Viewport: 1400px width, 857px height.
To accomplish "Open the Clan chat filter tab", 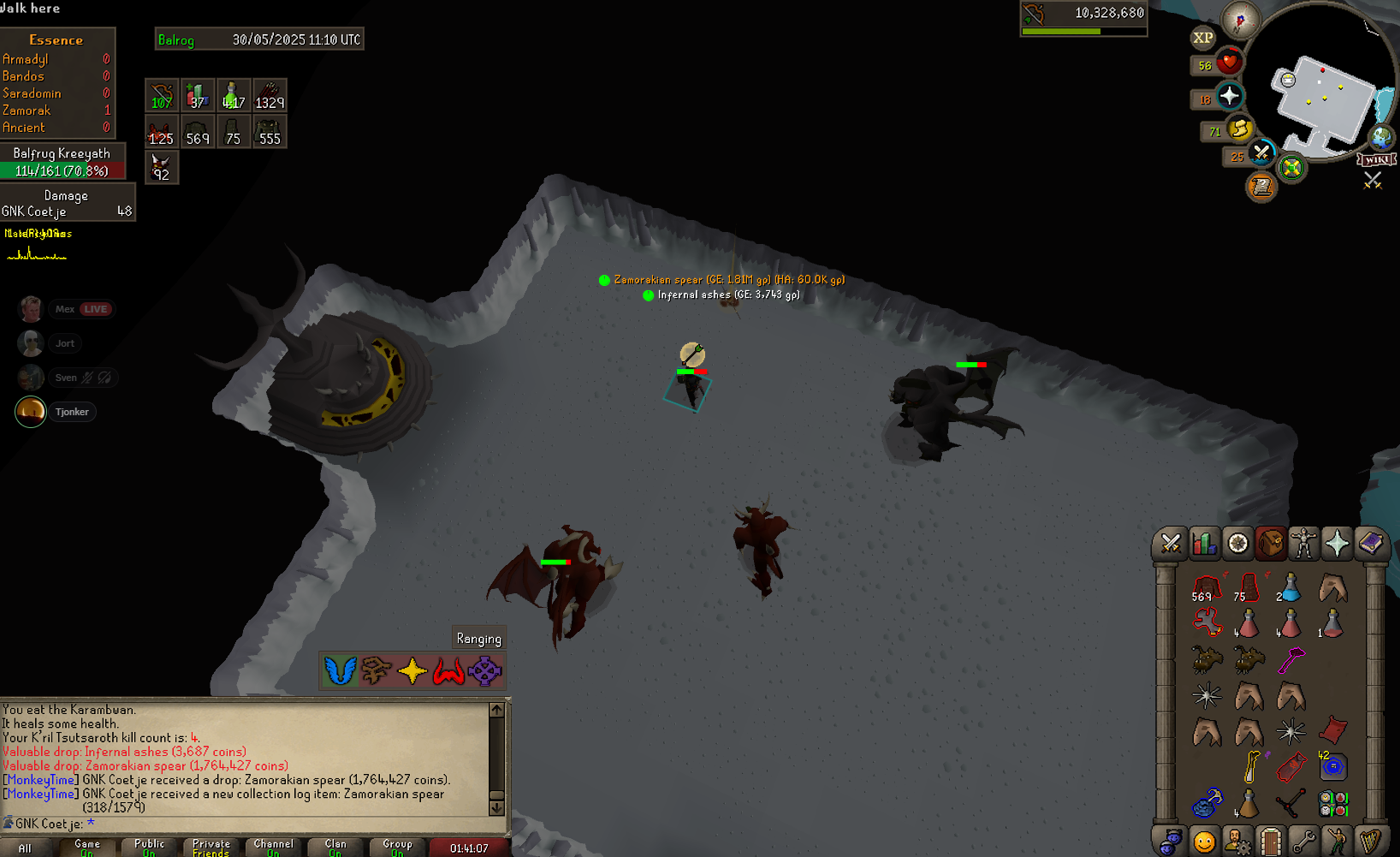I will (335, 848).
